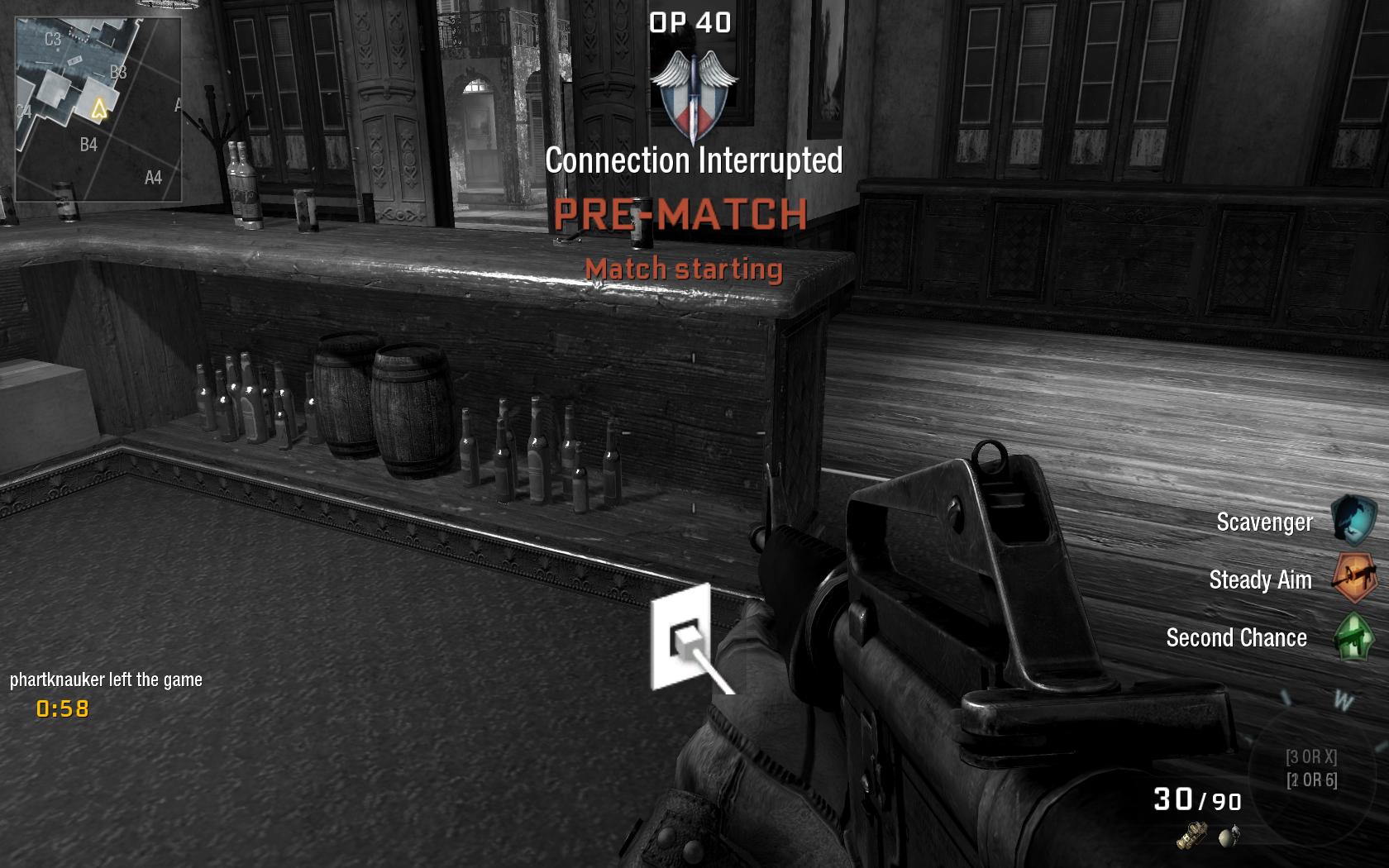1389x868 pixels.
Task: Click the tactical equipment icon beside the grenade
Action: [1191, 837]
